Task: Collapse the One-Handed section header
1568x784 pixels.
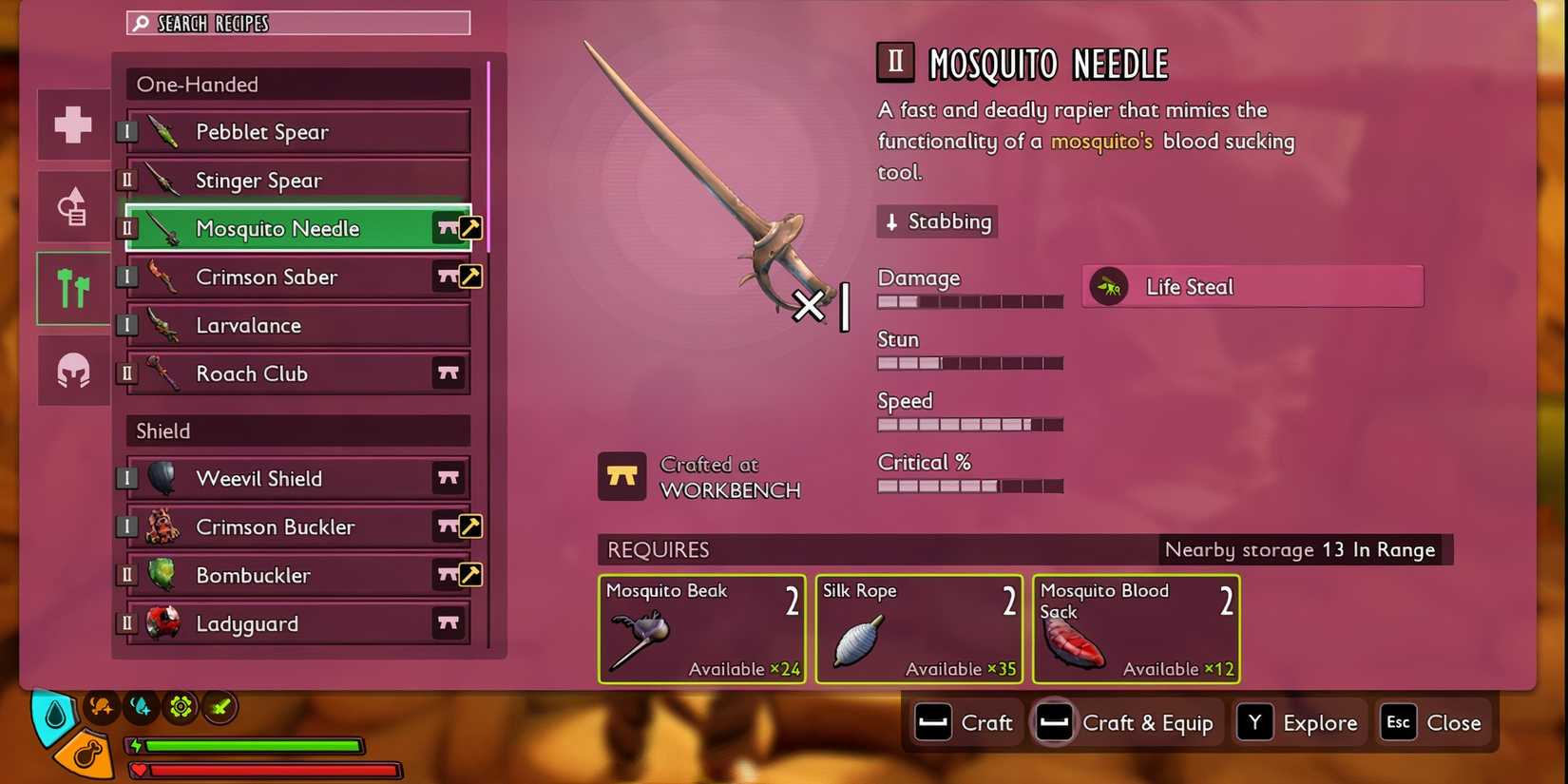Action: 295,84
